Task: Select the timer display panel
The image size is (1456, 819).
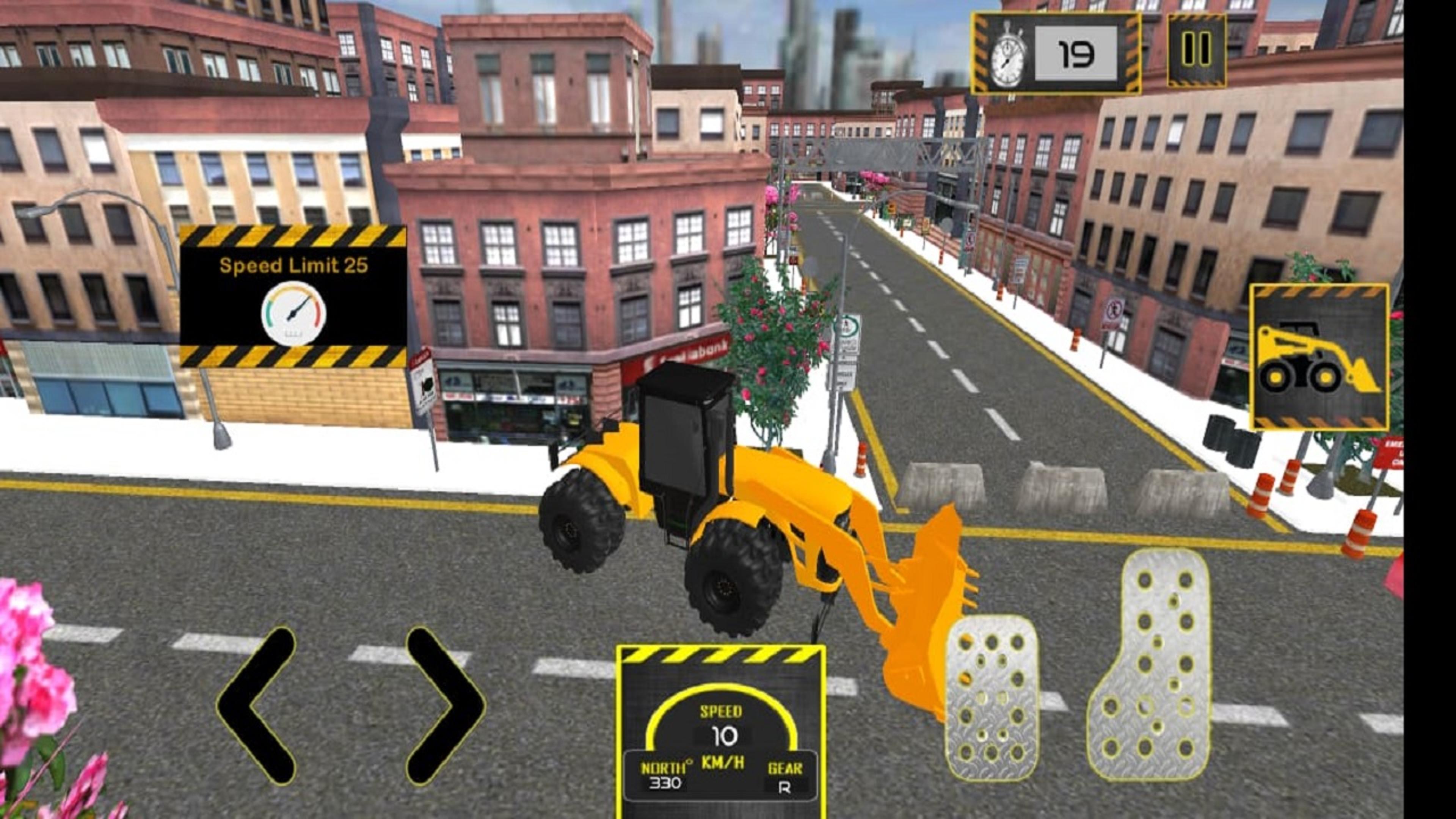Action: pyautogui.click(x=1057, y=53)
